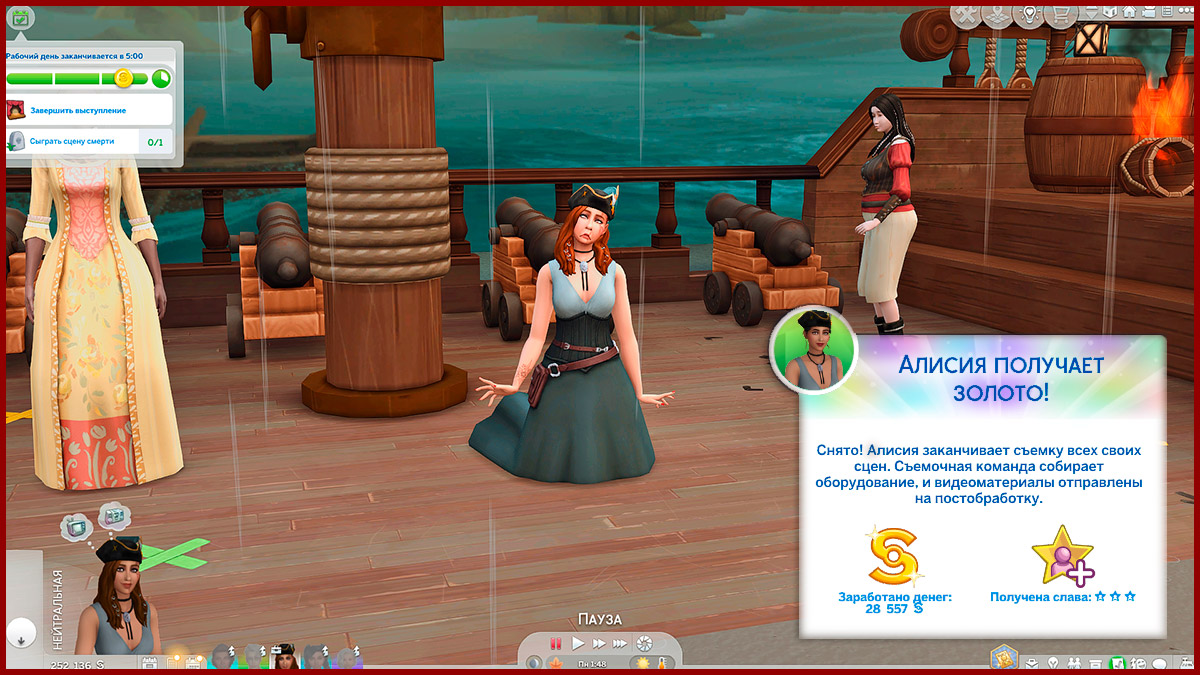Set game speed to normal play
This screenshot has width=1200, height=675.
click(x=578, y=643)
